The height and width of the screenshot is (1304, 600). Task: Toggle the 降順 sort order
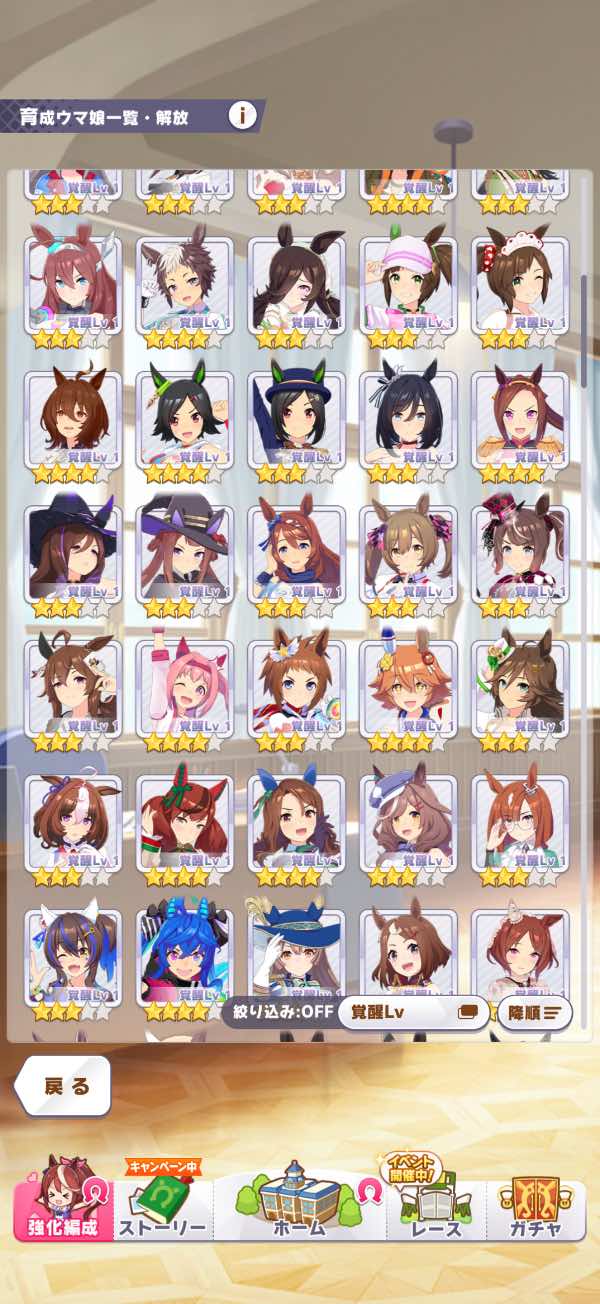click(x=534, y=1012)
